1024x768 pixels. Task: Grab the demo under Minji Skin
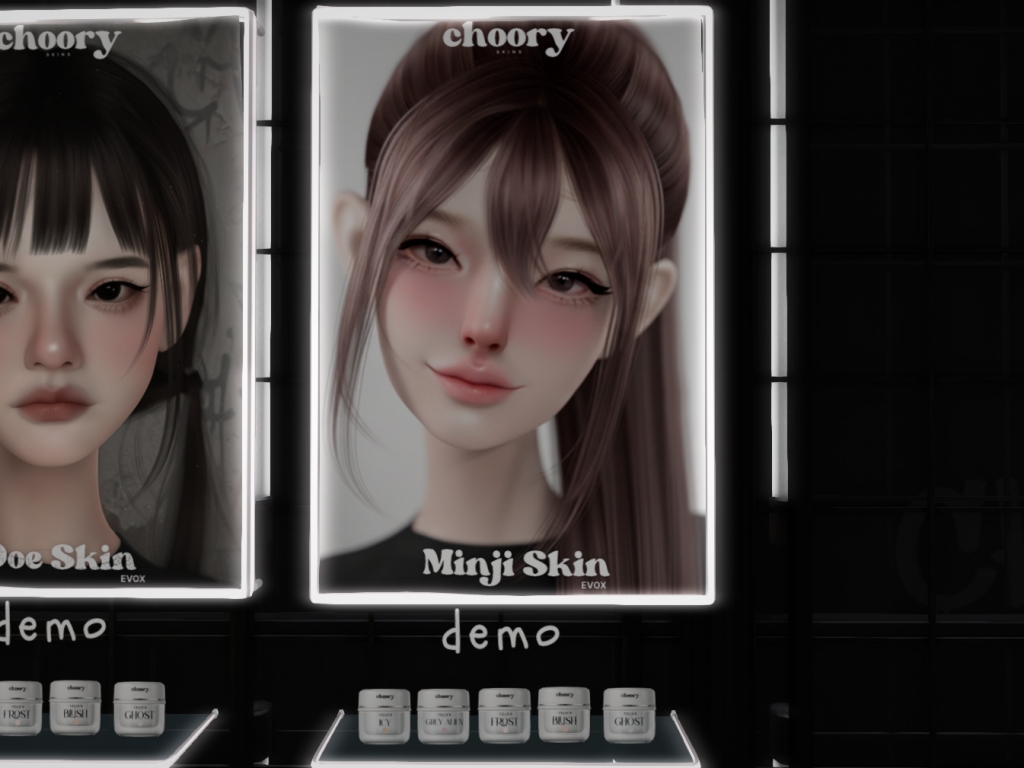click(500, 633)
